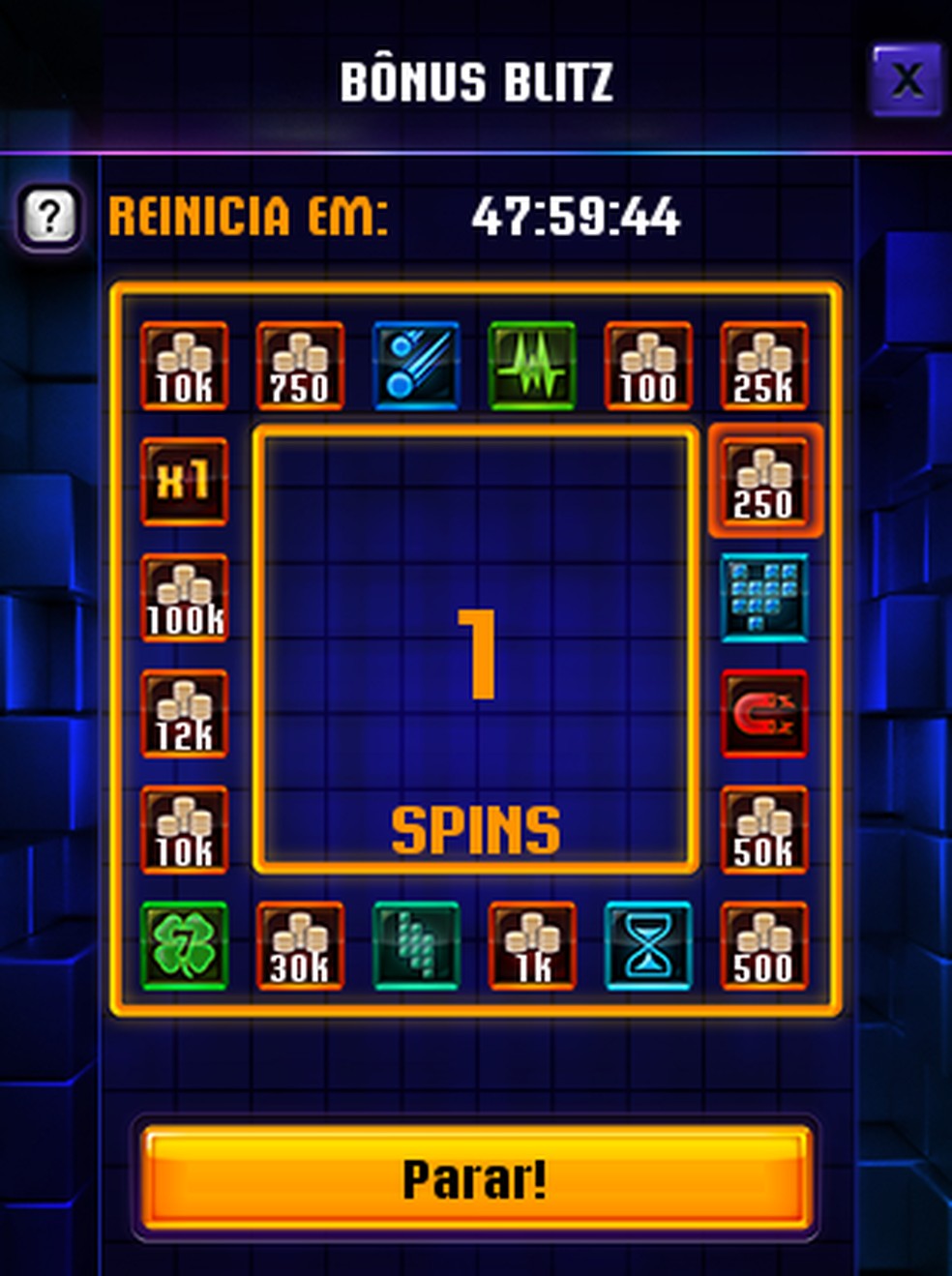Select the red magnet power-up tile
This screenshot has height=1276, width=952.
click(x=763, y=713)
